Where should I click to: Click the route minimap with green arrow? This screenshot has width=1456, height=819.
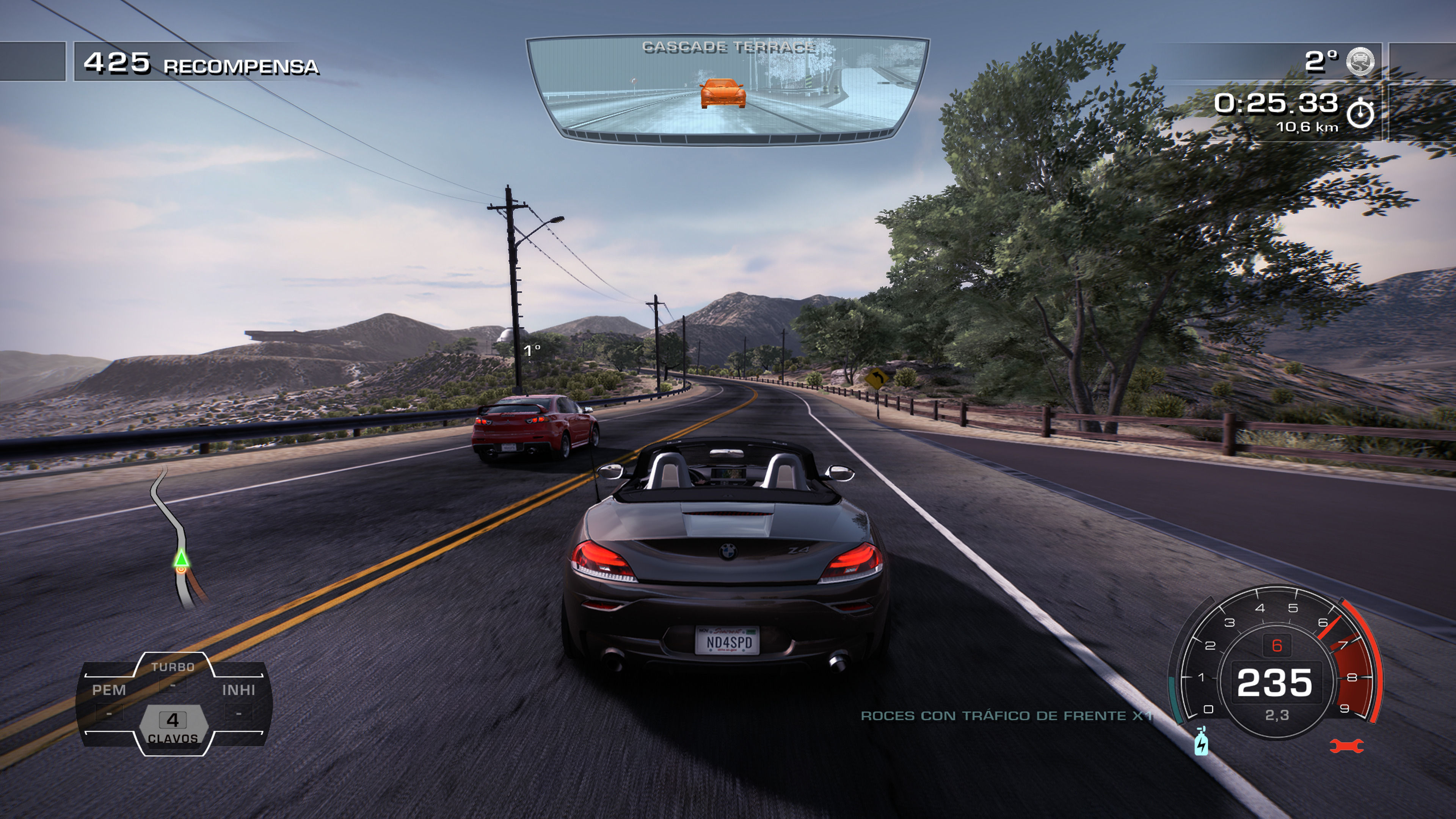(x=179, y=540)
